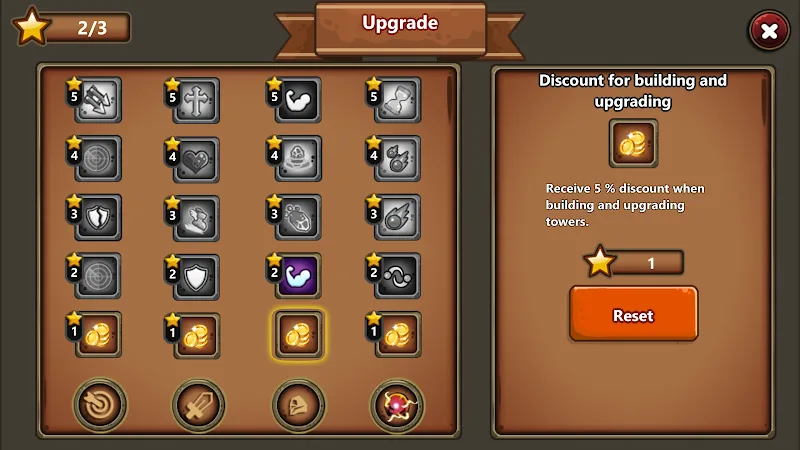Image resolution: width=800 pixels, height=450 pixels.
Task: Close the Upgrade screen
Action: point(769,32)
